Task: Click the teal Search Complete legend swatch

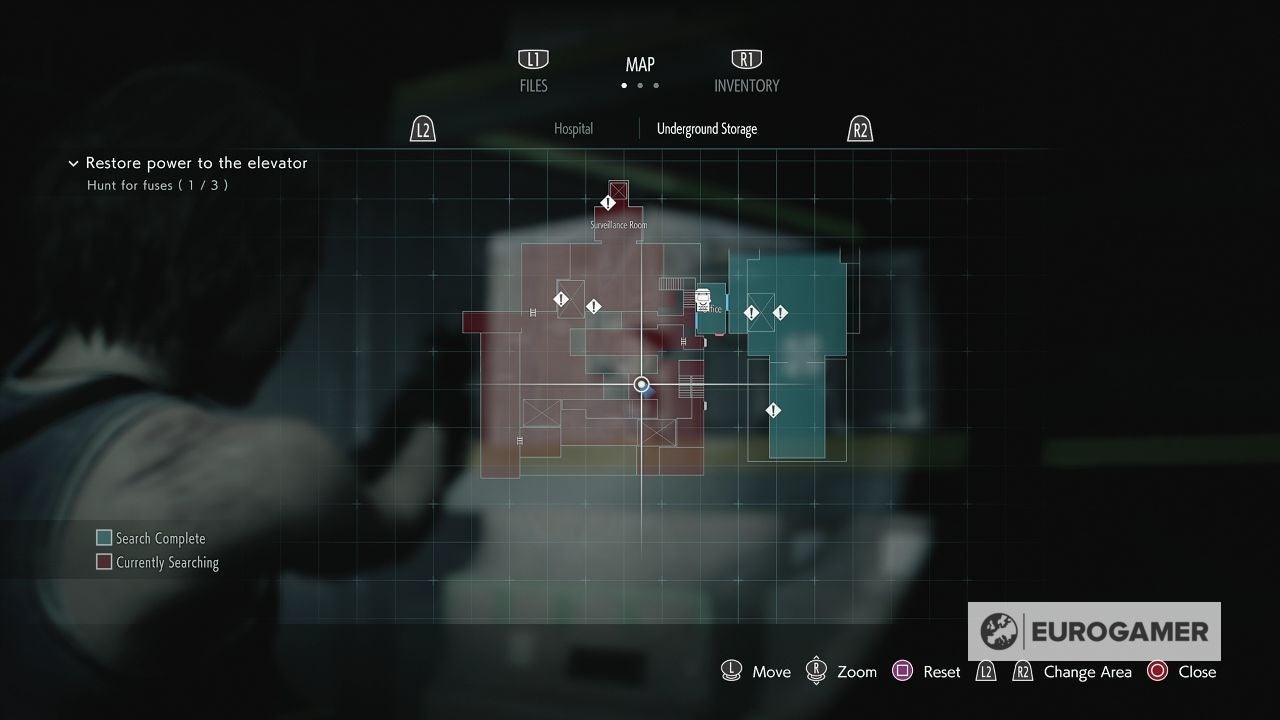Action: 103,537
